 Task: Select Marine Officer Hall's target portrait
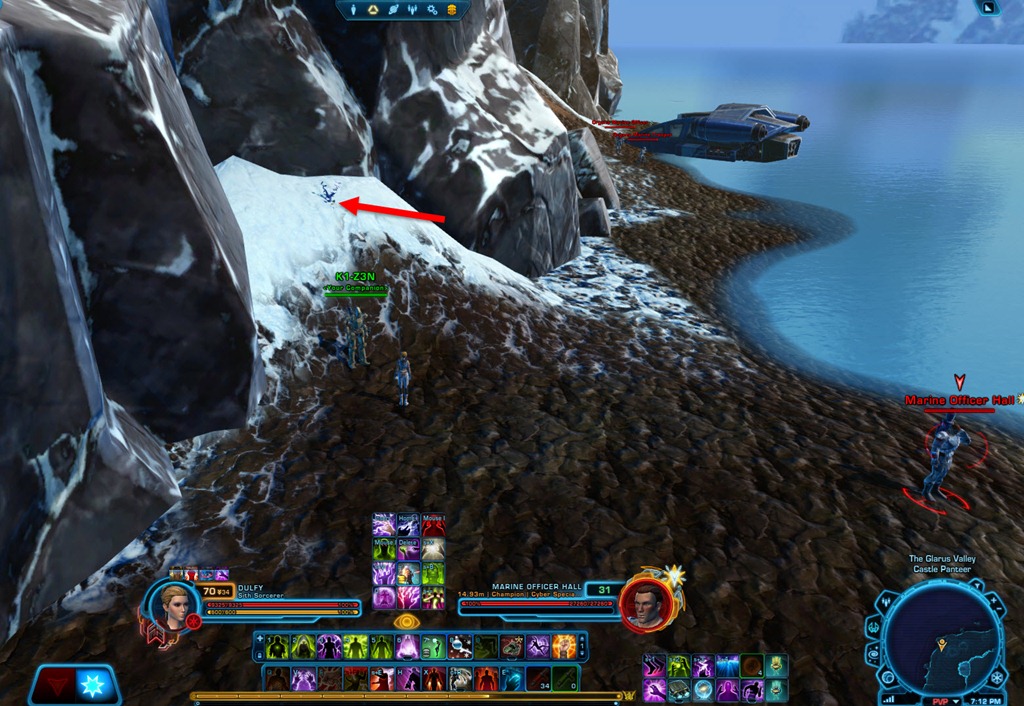(644, 602)
